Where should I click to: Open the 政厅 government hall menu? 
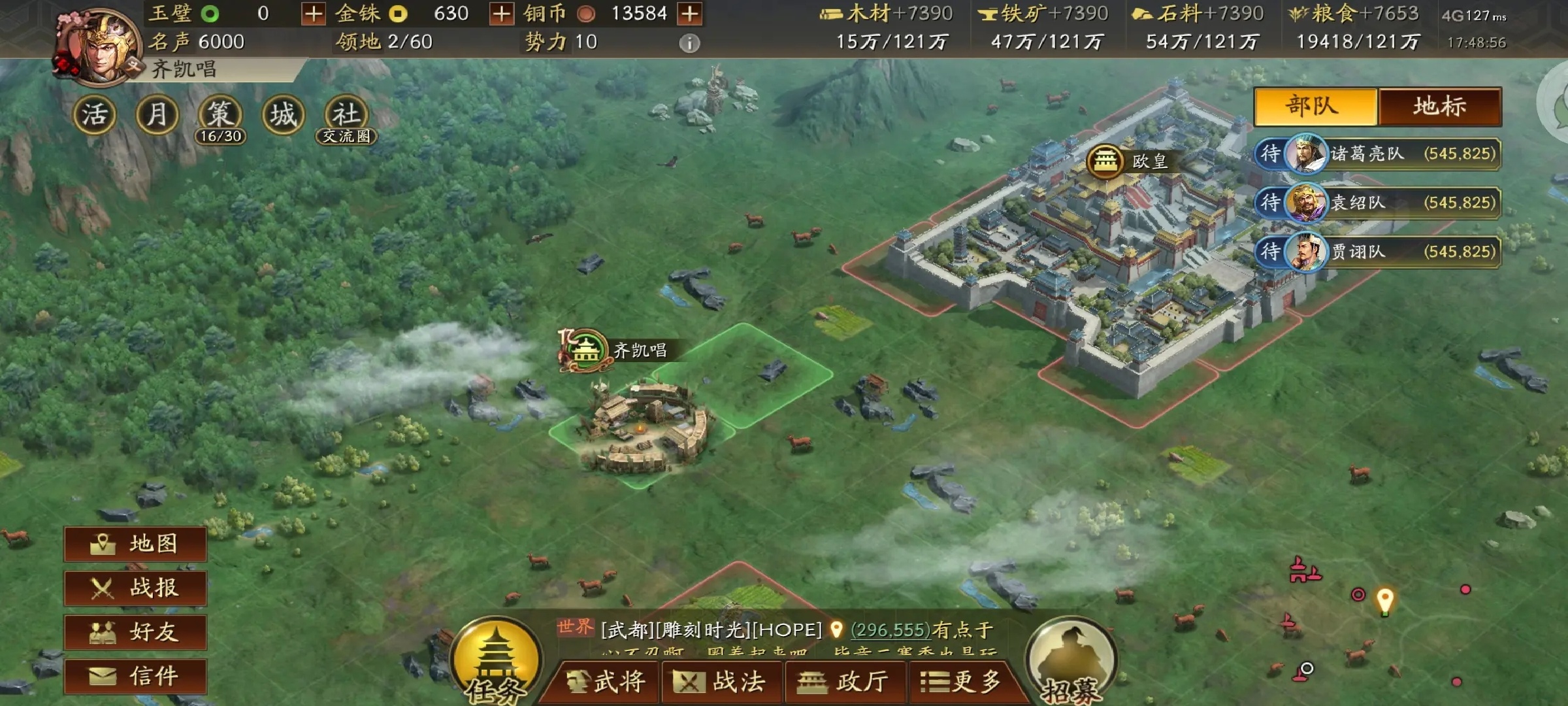(844, 682)
